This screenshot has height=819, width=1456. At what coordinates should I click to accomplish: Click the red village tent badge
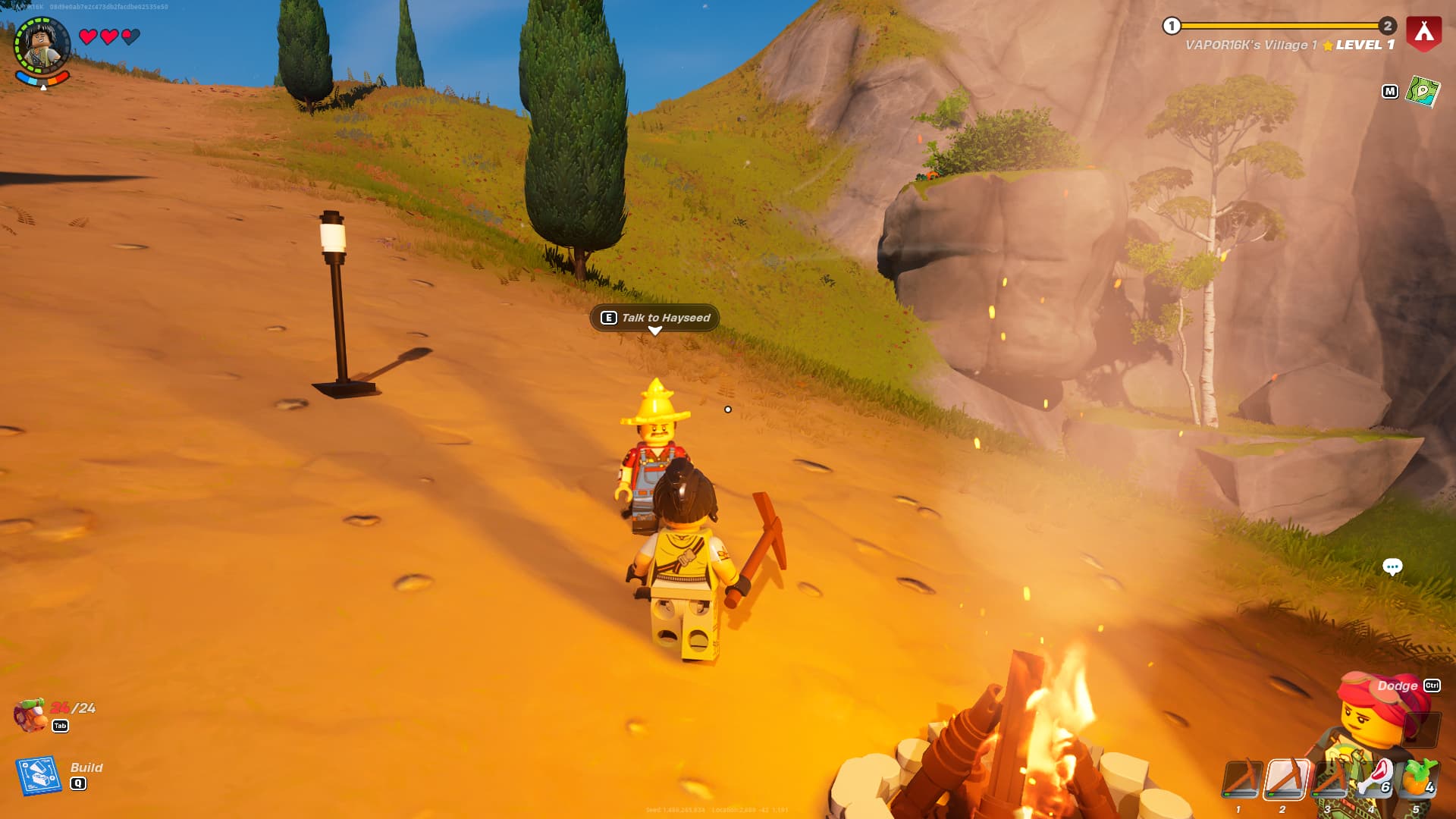click(1423, 33)
